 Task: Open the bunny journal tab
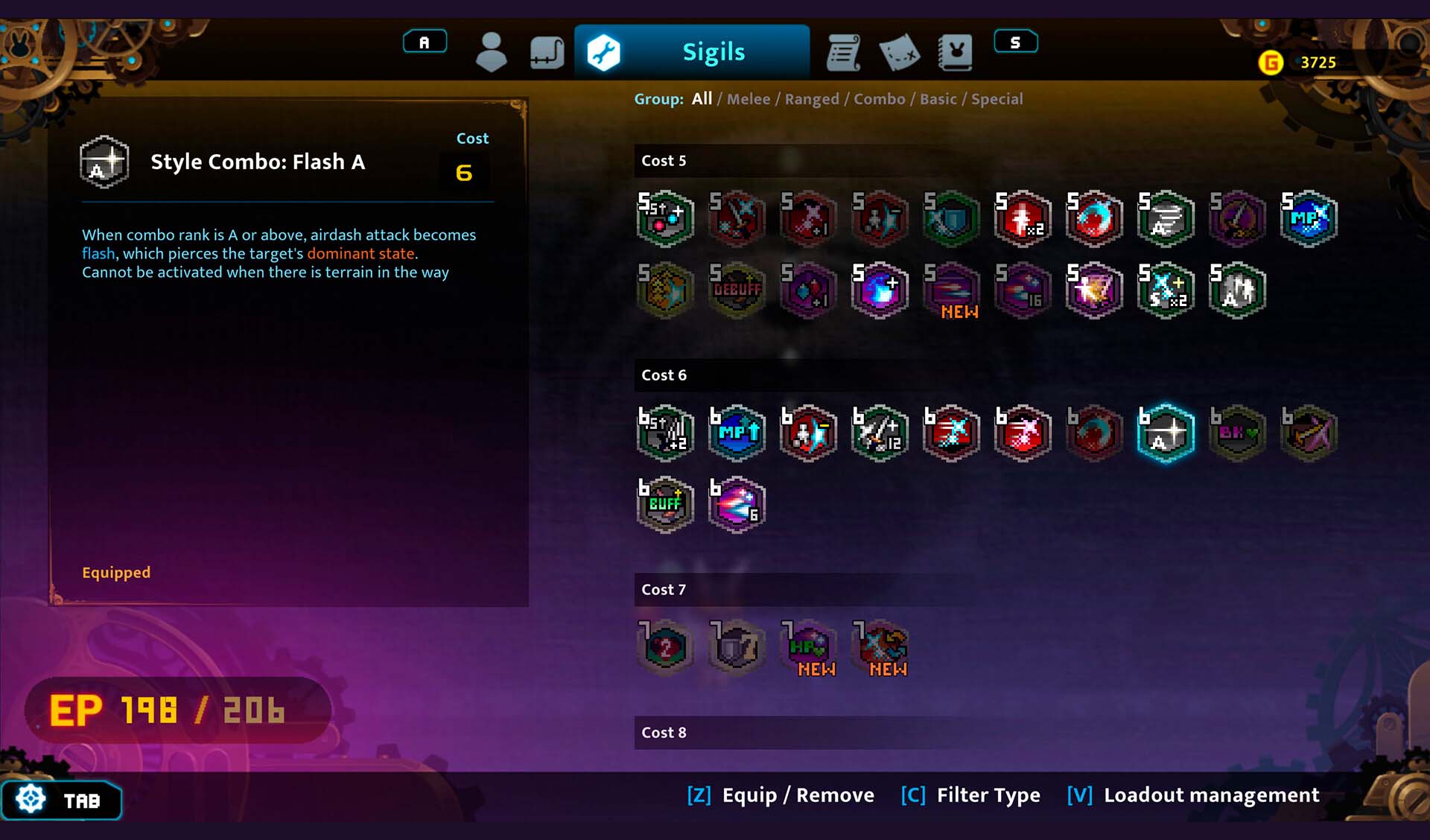pos(956,52)
